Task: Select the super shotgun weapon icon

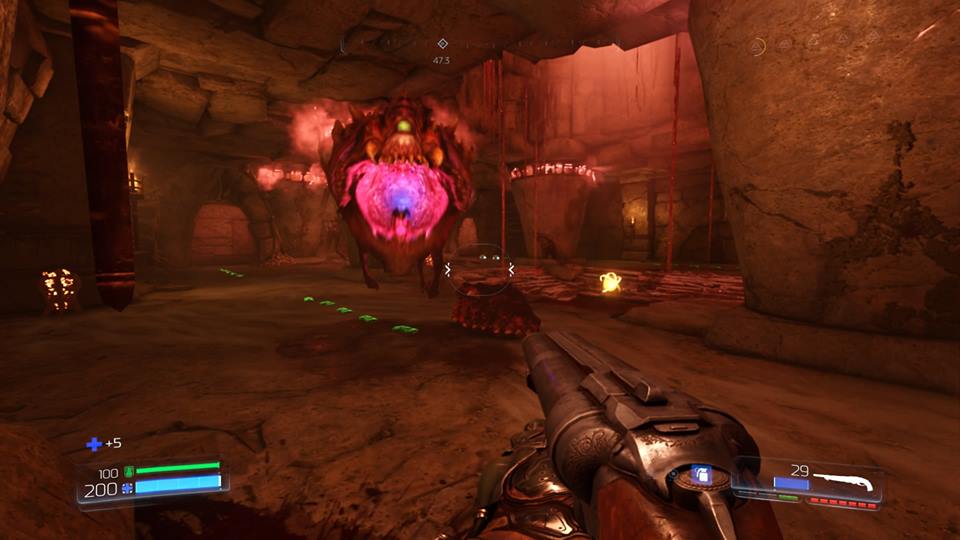Action: pyautogui.click(x=843, y=482)
